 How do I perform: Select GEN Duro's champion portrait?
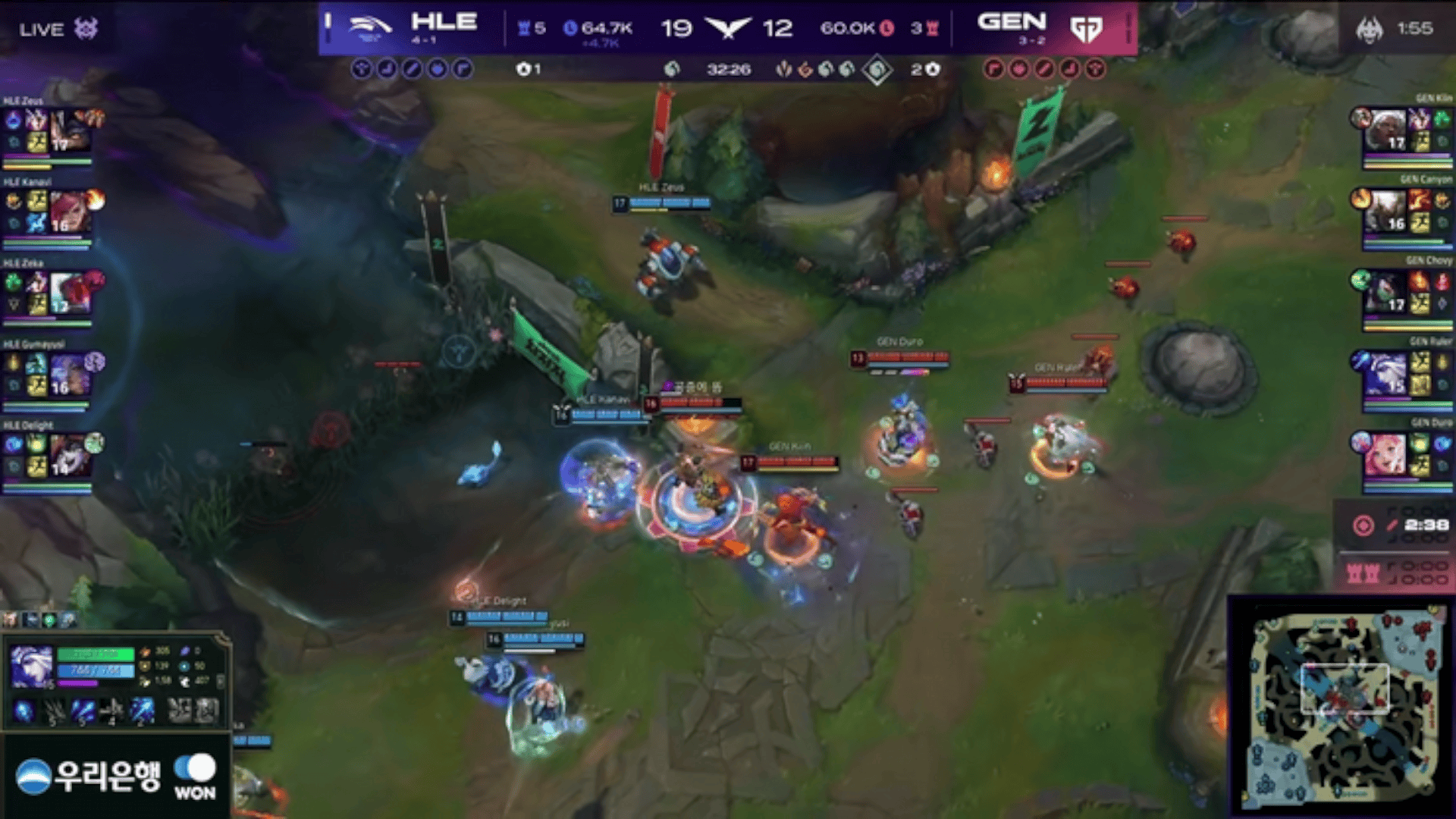tap(1386, 454)
